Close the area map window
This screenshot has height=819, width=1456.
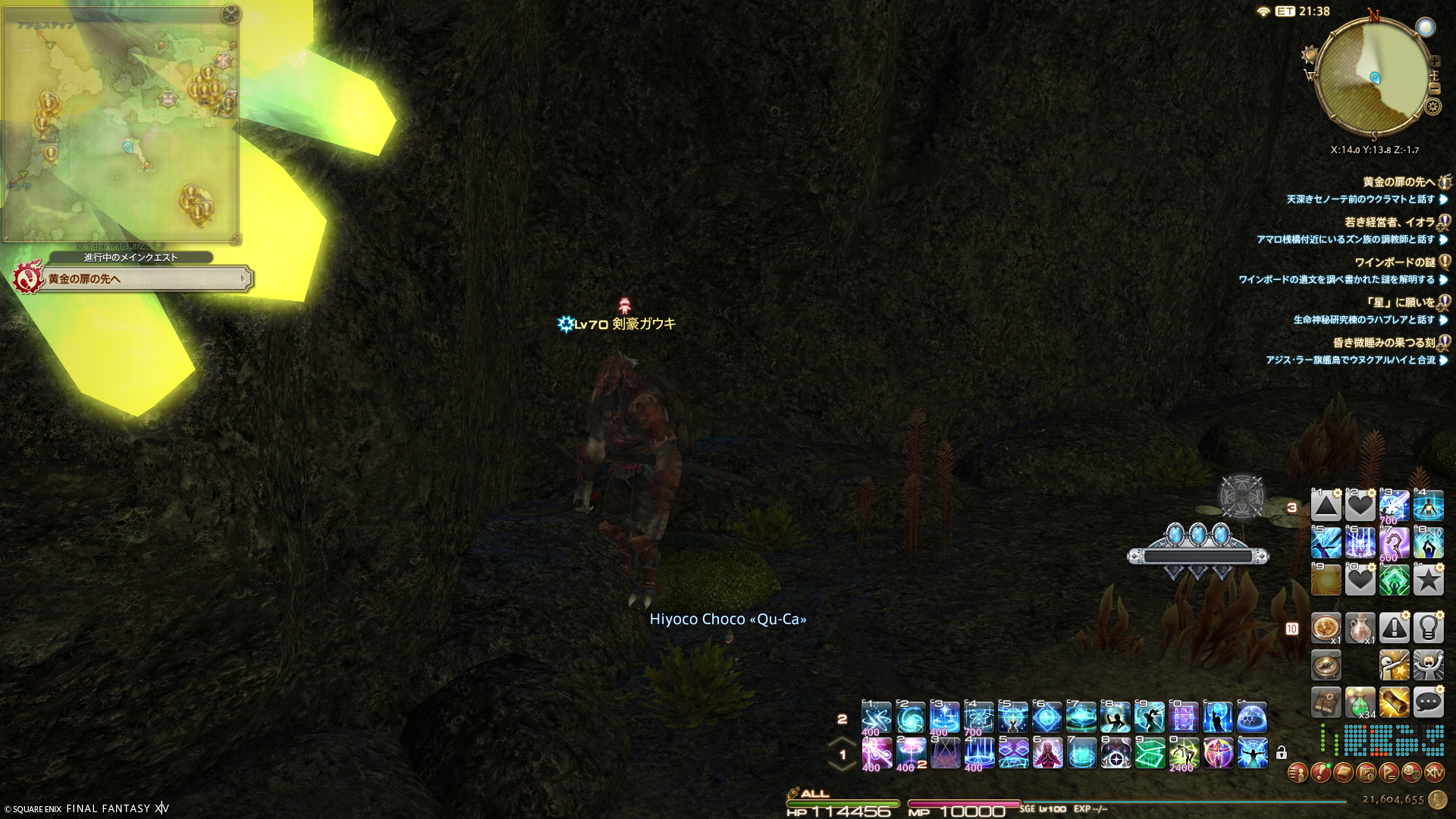pos(231,14)
